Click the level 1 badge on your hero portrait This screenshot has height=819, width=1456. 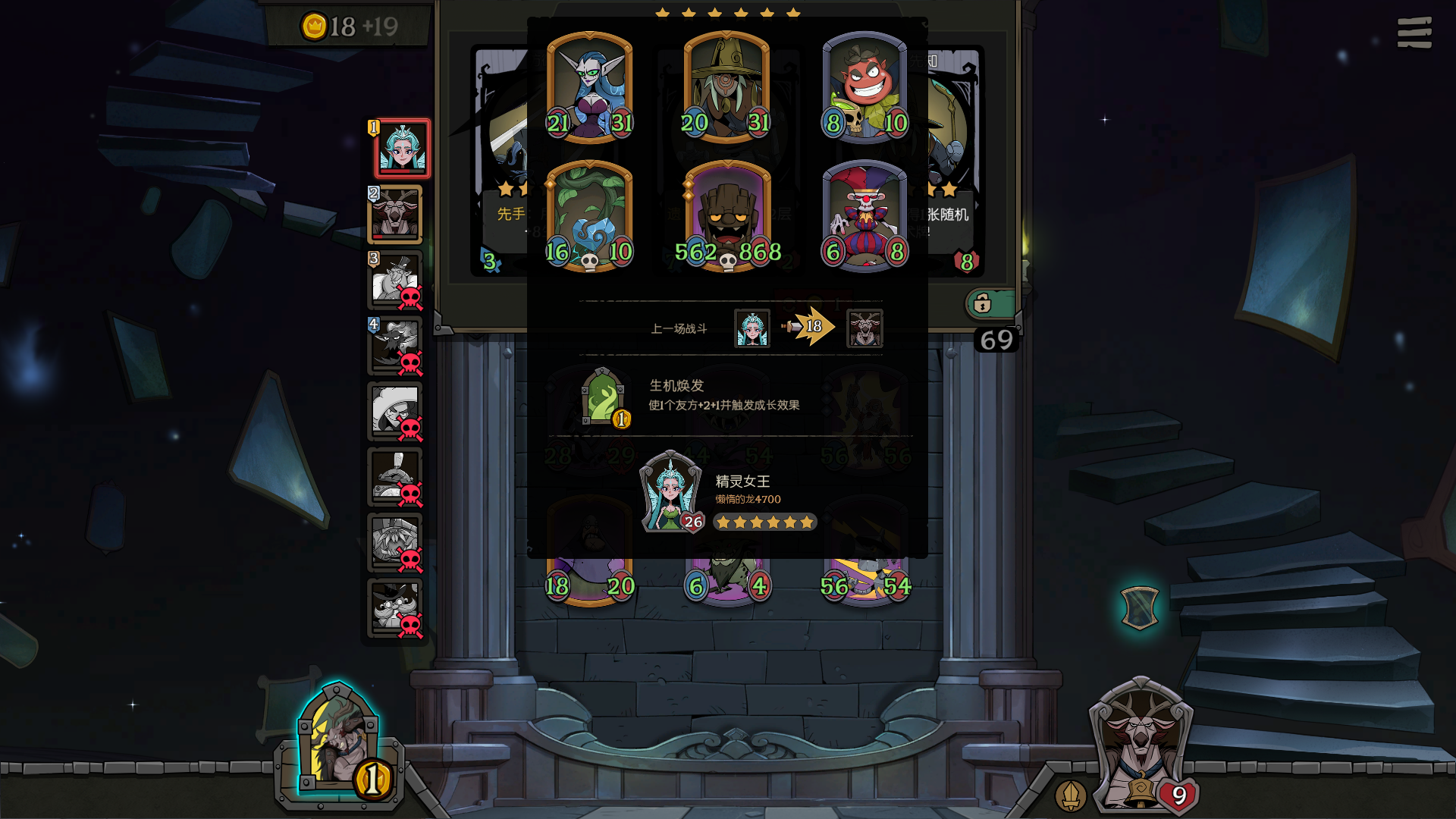click(x=372, y=128)
